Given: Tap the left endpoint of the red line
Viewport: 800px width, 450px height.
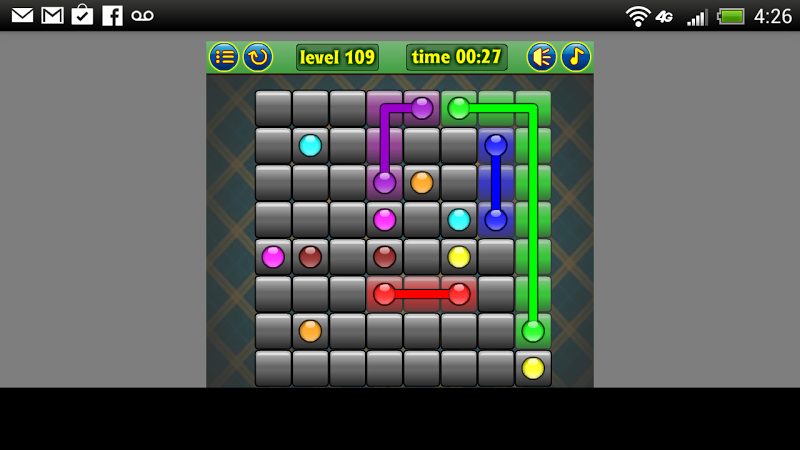Looking at the screenshot, I should (x=385, y=294).
